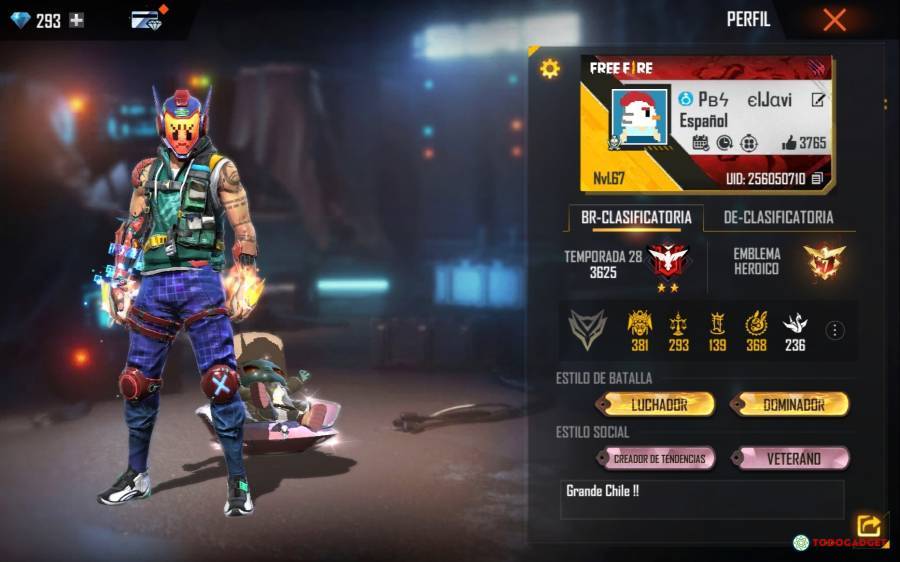The height and width of the screenshot is (562, 900).
Task: Open profile settings via the gear icon
Action: coord(549,68)
